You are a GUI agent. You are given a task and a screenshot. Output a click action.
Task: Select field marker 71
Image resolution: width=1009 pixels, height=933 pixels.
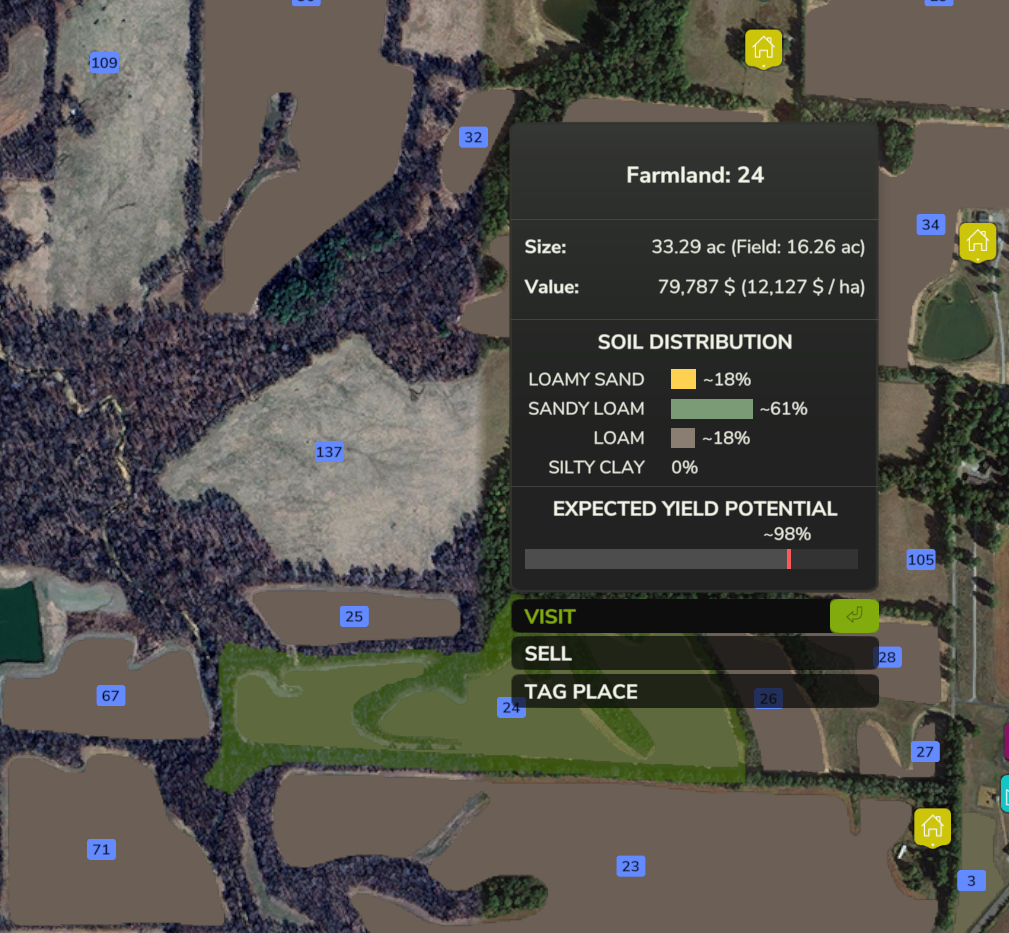101,850
